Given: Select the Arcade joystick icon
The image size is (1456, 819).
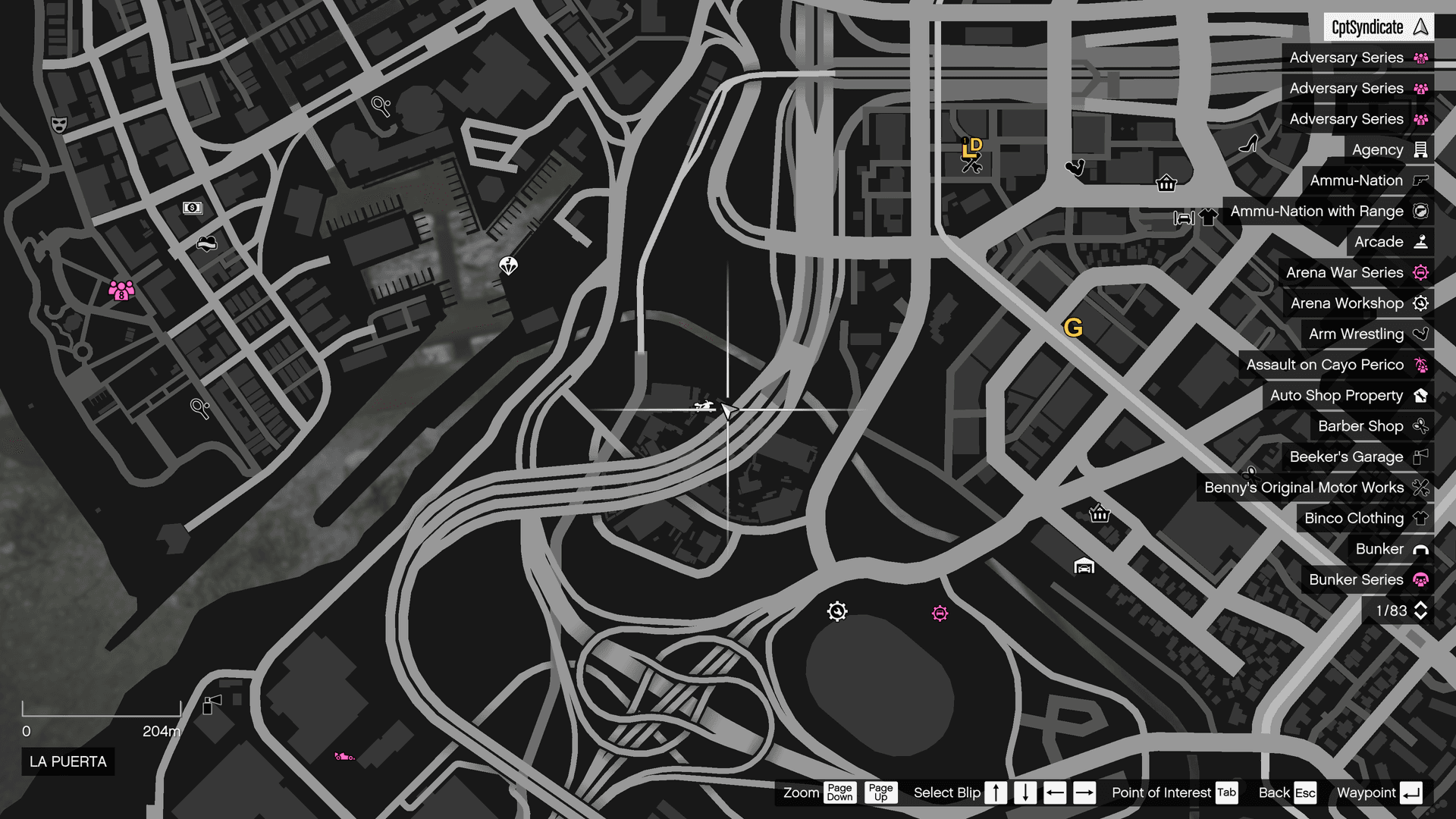Looking at the screenshot, I should [x=1420, y=242].
